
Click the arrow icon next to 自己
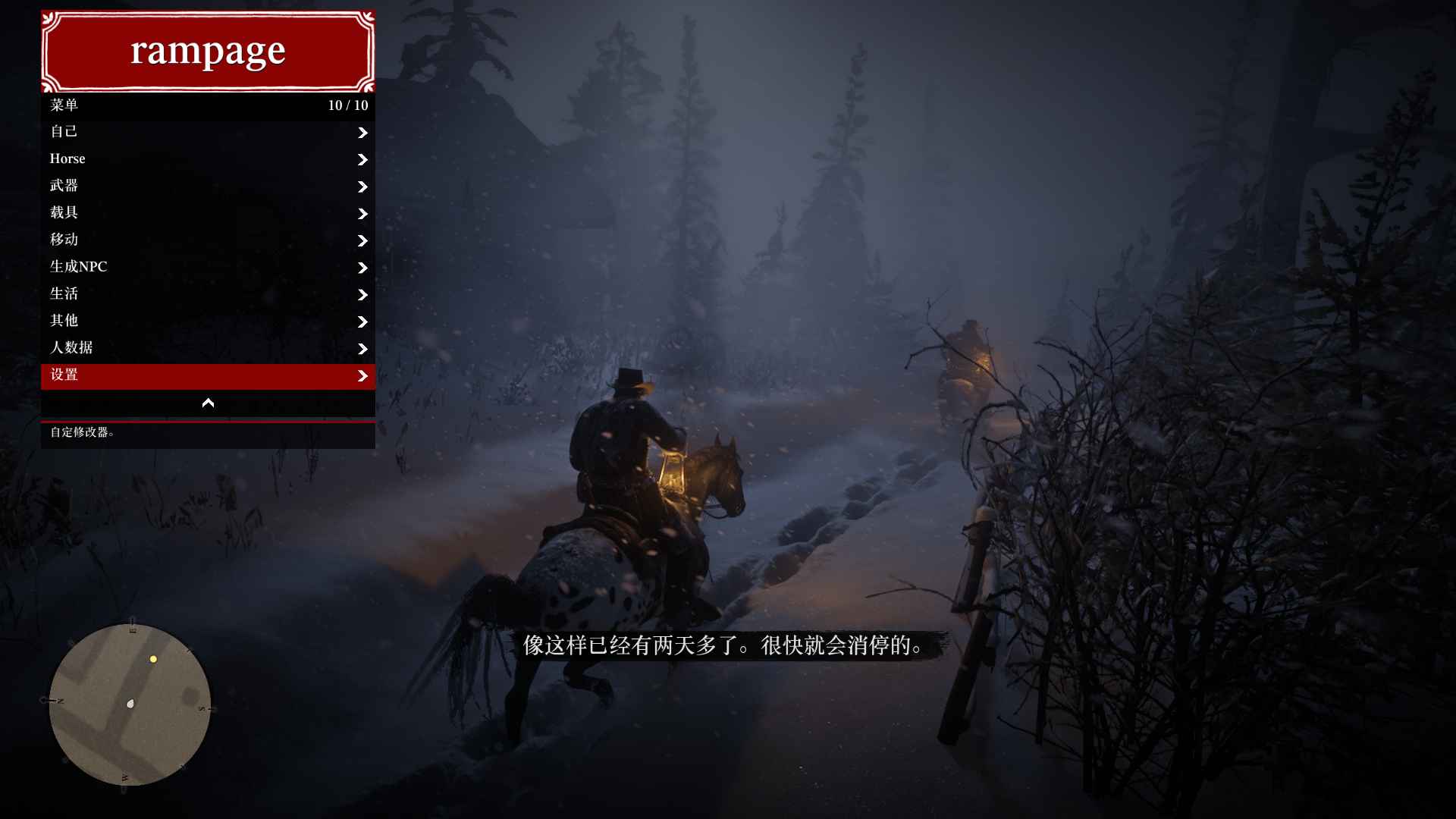tap(363, 133)
